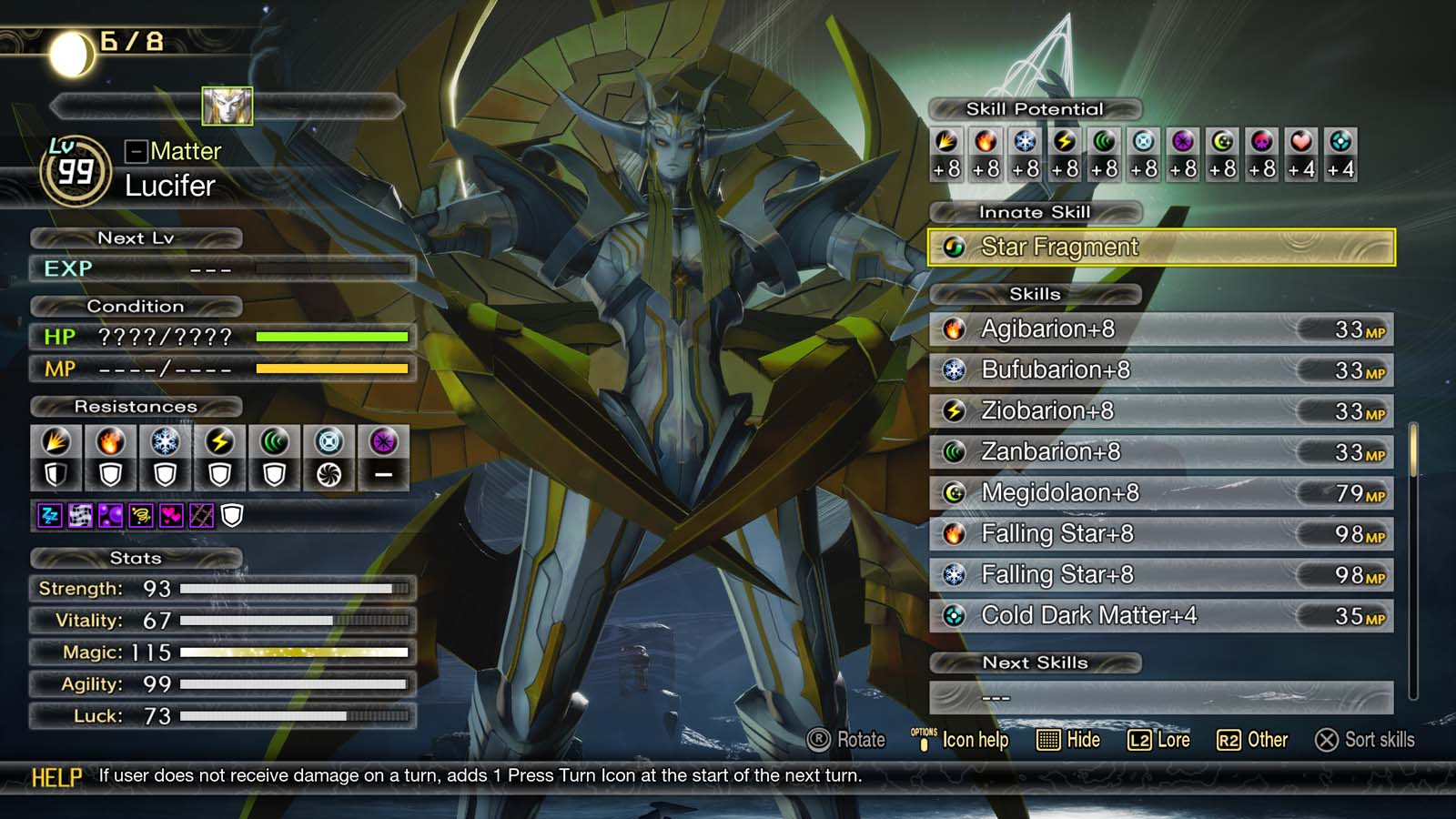Select the Fire skill potential icon
The height and width of the screenshot is (819, 1456).
click(986, 142)
